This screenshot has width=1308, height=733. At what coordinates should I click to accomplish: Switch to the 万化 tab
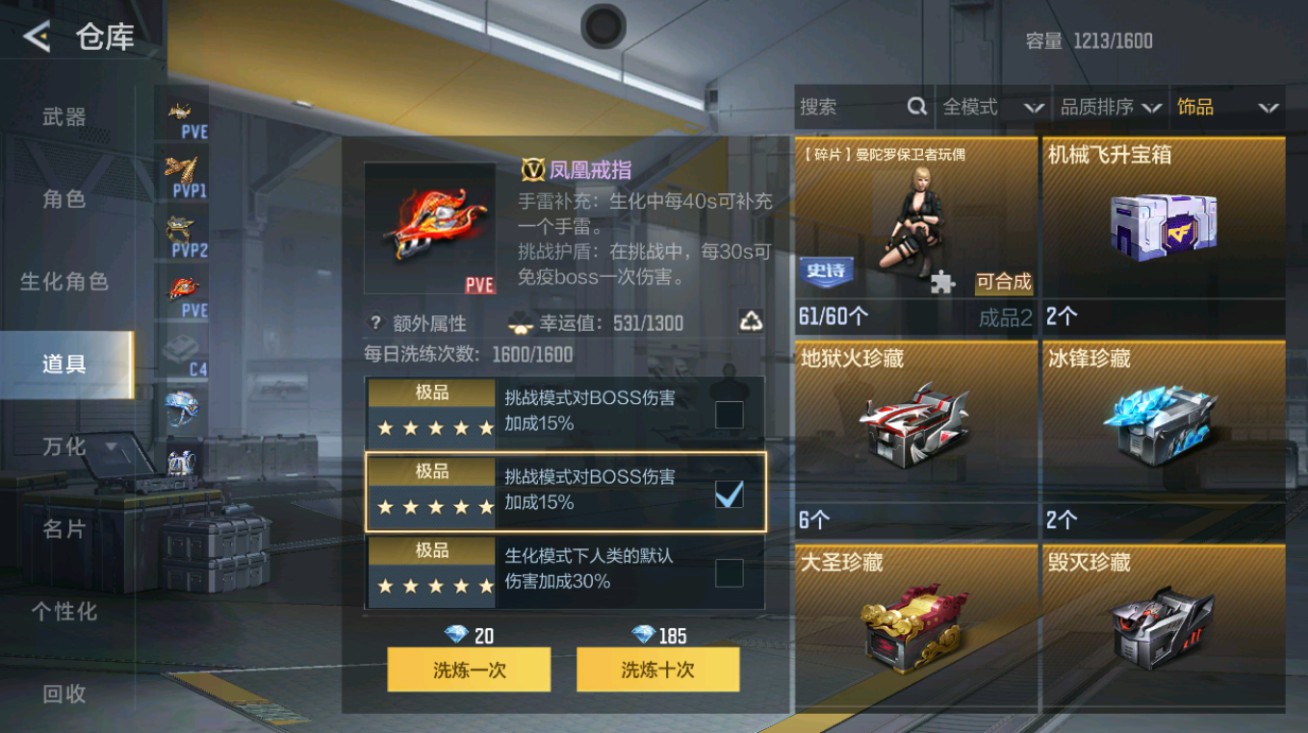pos(63,447)
